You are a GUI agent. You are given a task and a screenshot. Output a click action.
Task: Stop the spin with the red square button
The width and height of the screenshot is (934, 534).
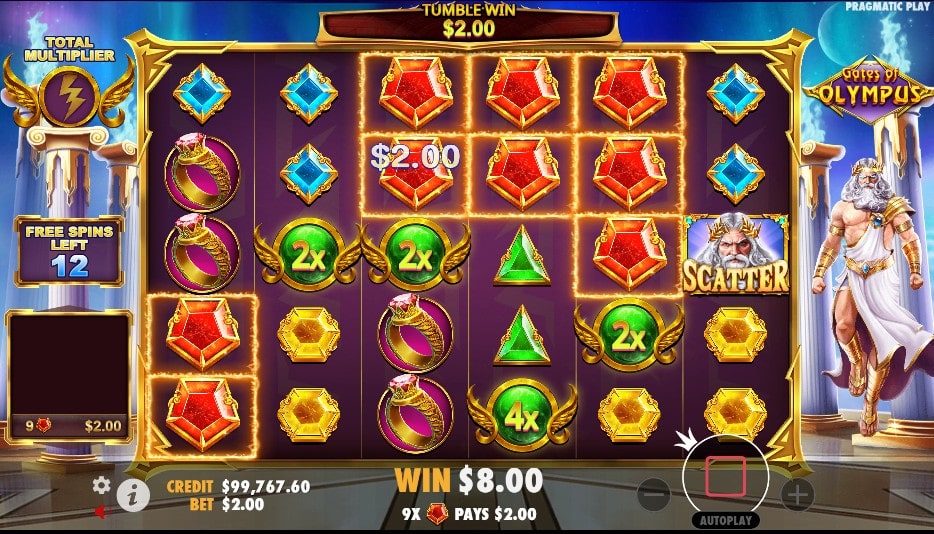coord(725,477)
